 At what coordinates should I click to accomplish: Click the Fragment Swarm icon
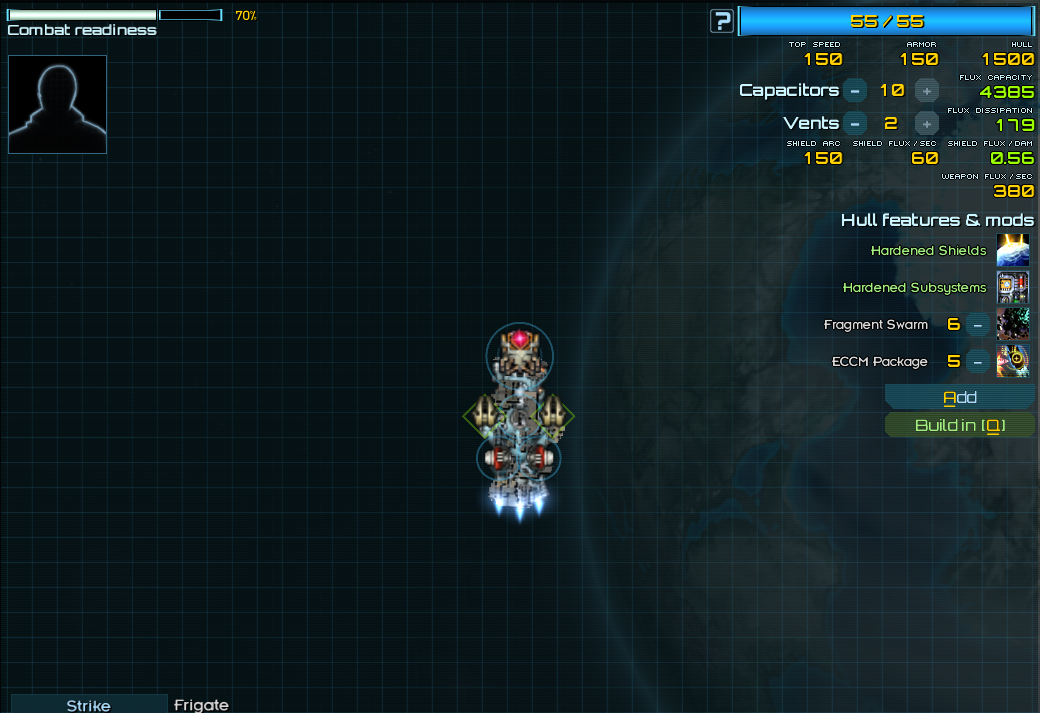click(x=1013, y=325)
